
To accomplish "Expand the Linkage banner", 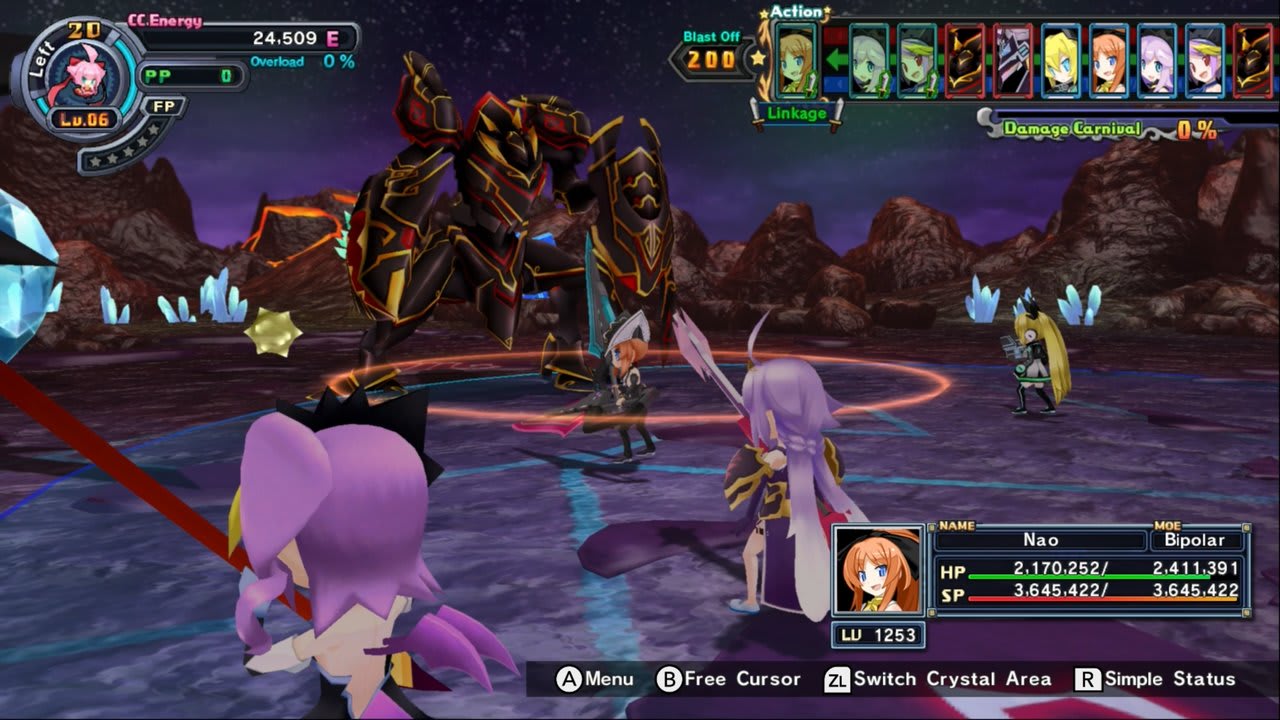I will 795,115.
